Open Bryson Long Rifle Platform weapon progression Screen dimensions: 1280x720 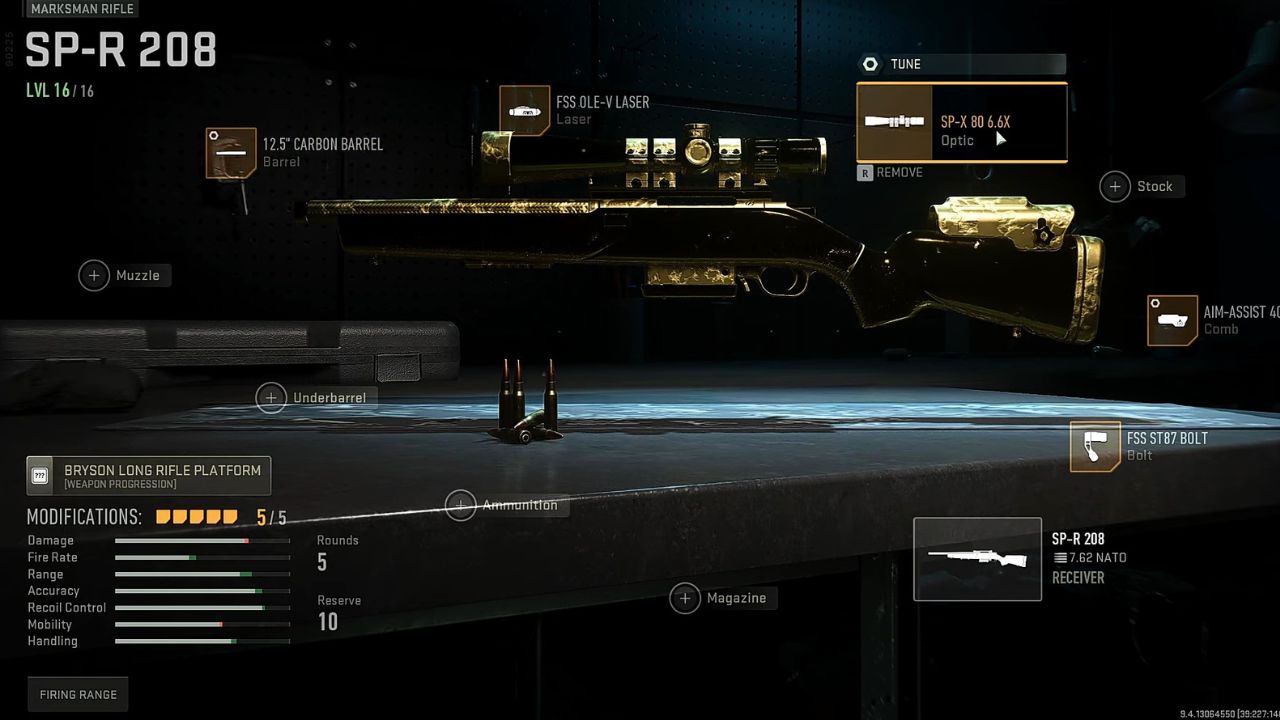(x=149, y=476)
